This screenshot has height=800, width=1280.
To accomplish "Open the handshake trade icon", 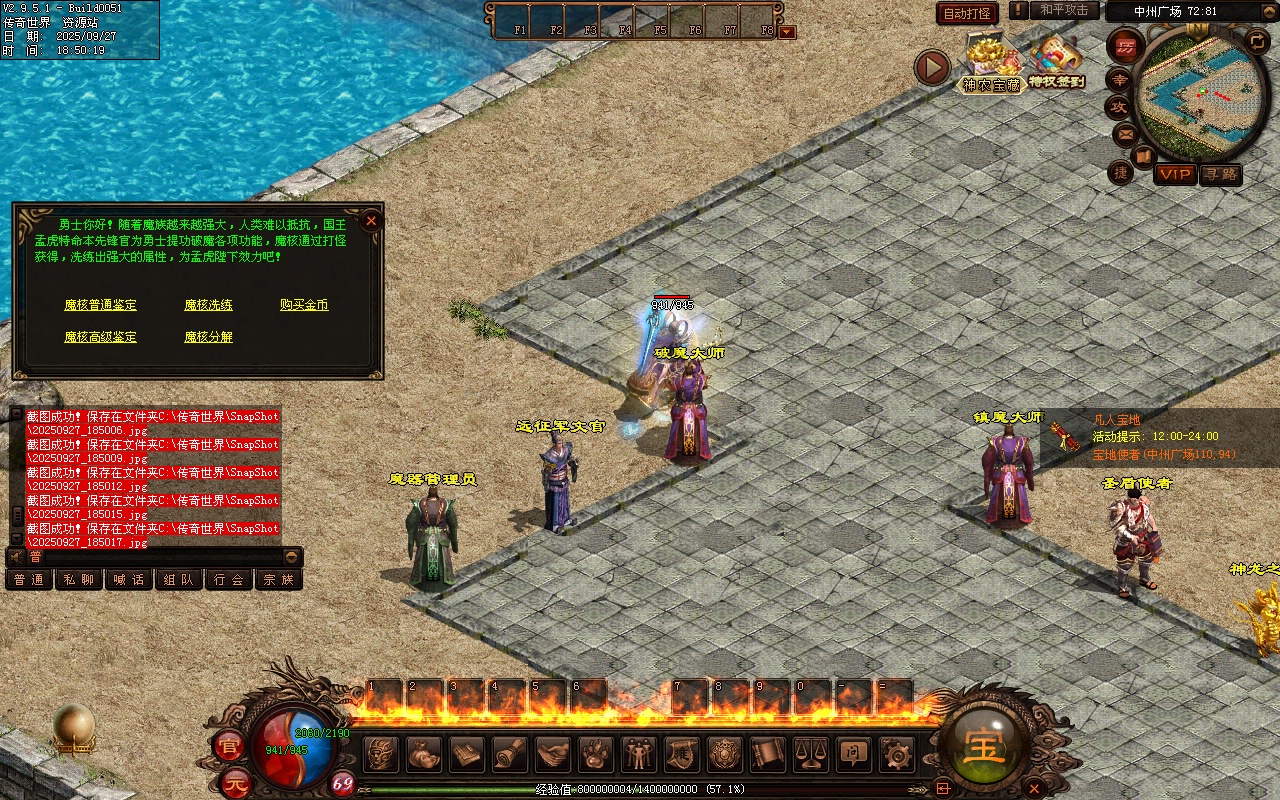I will [553, 754].
